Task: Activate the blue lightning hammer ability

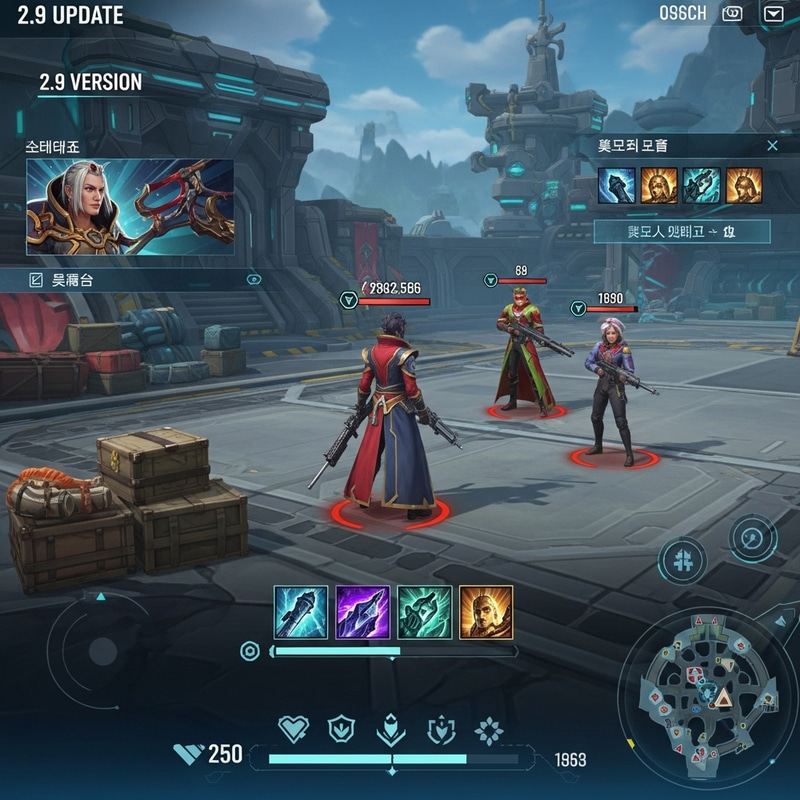Action: point(301,612)
